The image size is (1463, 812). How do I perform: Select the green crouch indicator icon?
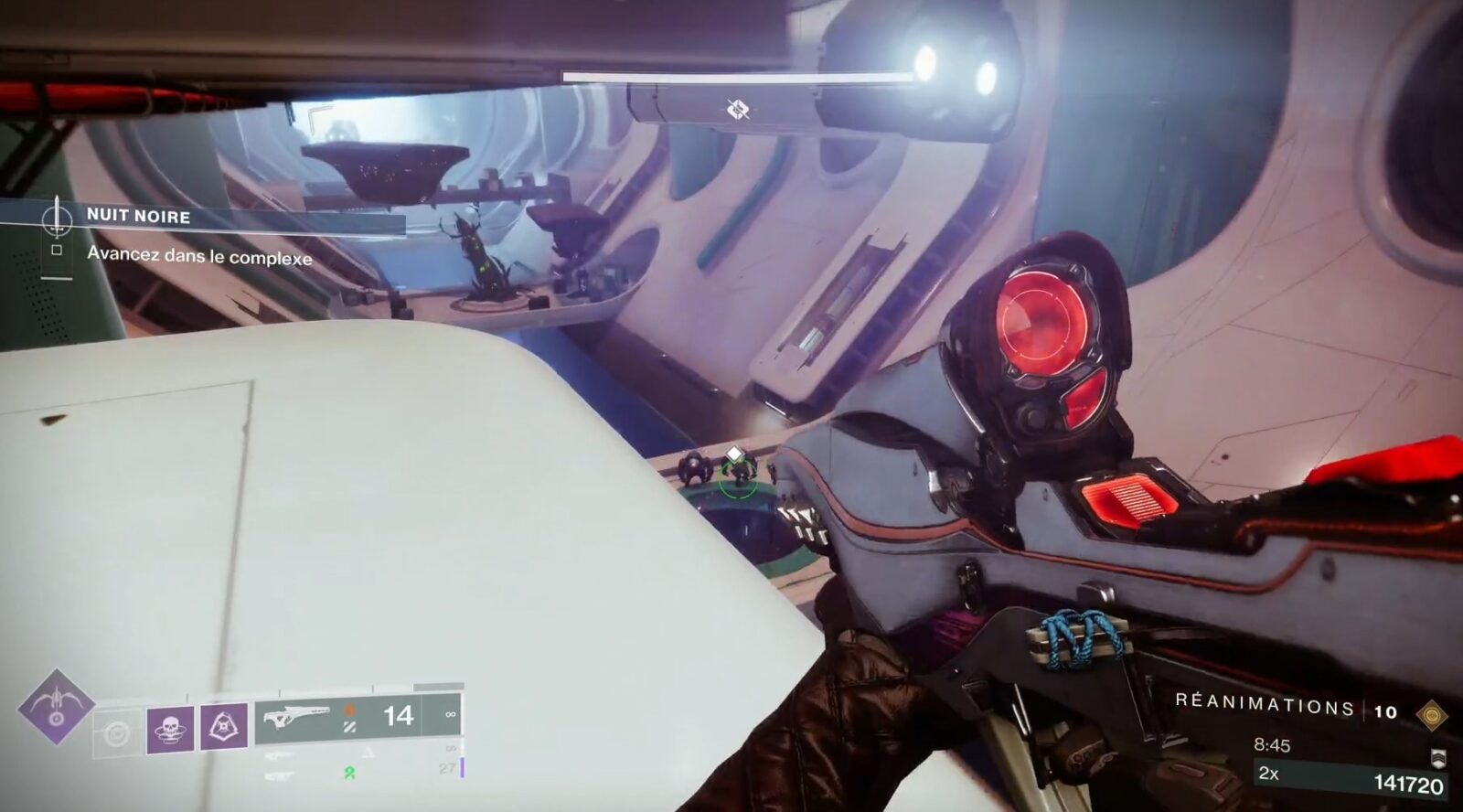(350, 775)
